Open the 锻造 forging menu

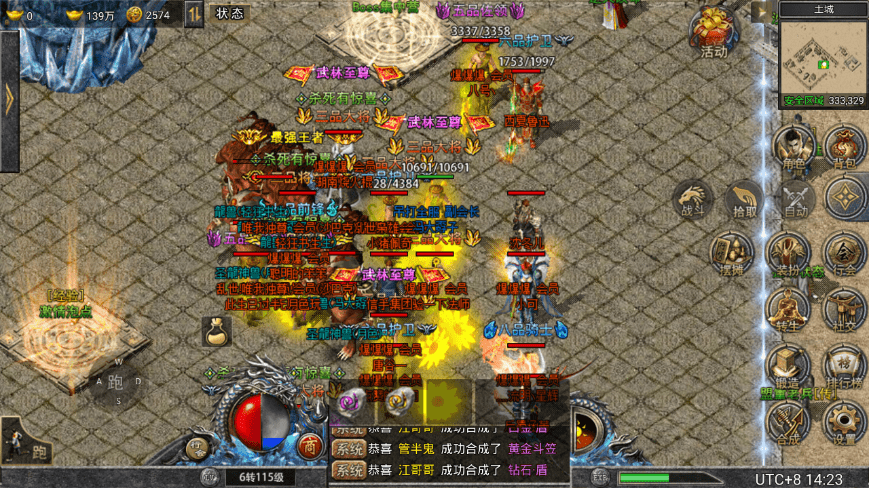(790, 366)
